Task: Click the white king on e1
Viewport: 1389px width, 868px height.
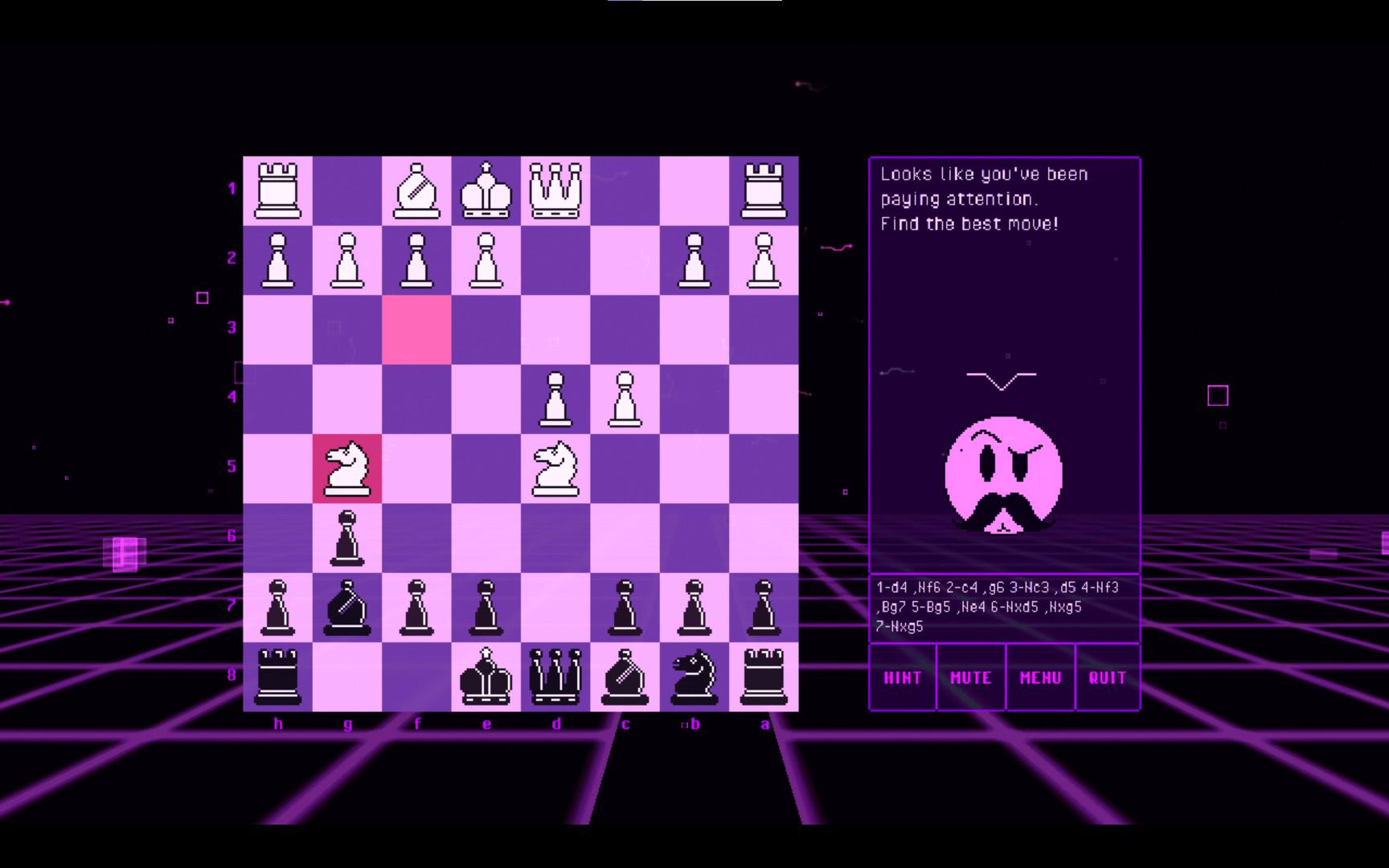Action: pyautogui.click(x=486, y=189)
